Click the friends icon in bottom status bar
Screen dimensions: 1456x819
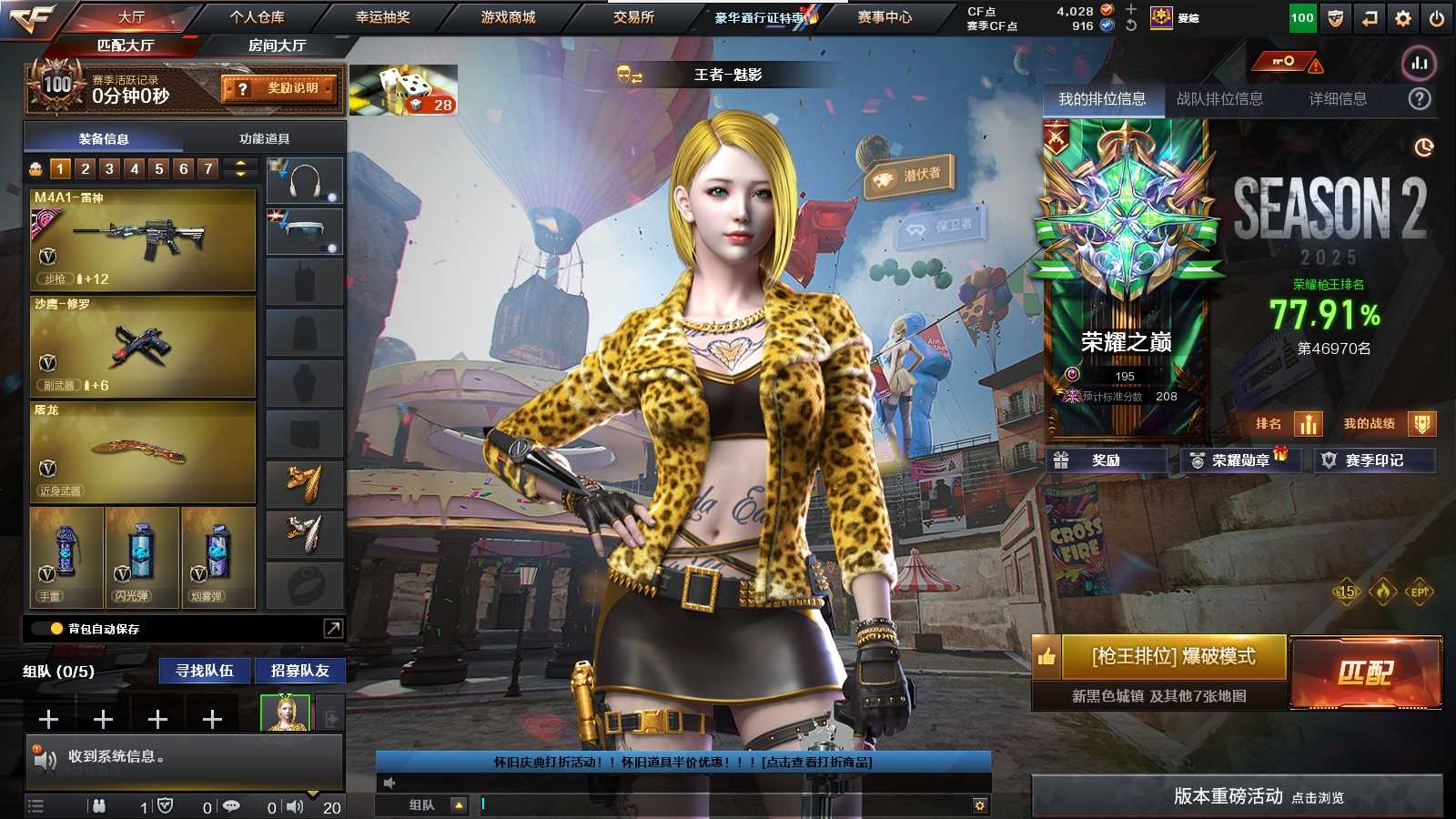(100, 805)
